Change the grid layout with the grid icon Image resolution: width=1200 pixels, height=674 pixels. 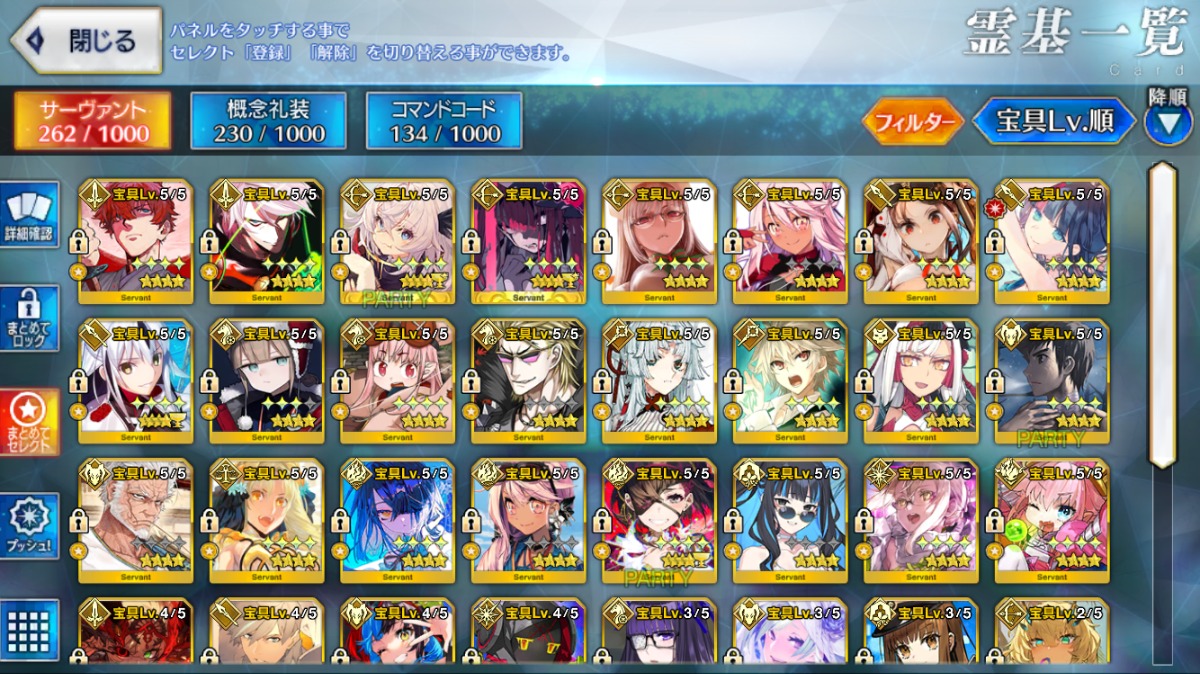pyautogui.click(x=29, y=628)
